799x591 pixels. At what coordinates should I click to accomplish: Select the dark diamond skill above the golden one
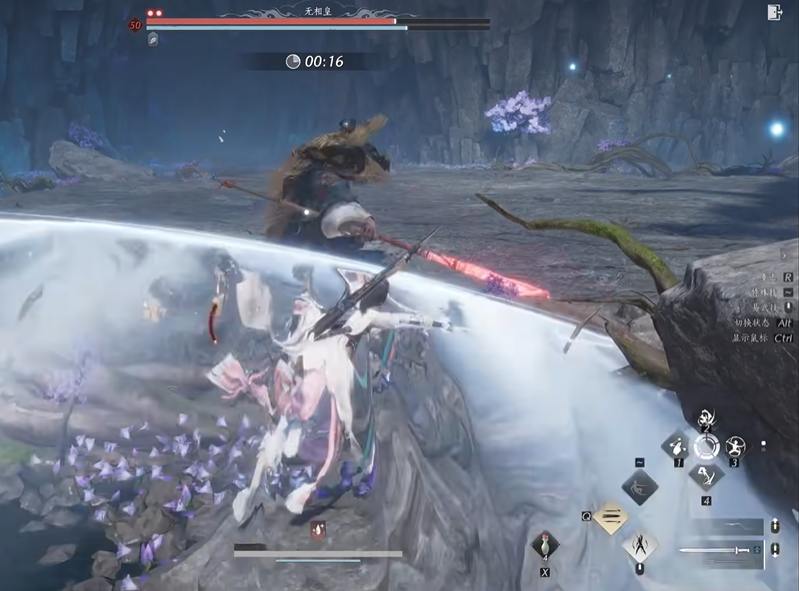coord(640,487)
